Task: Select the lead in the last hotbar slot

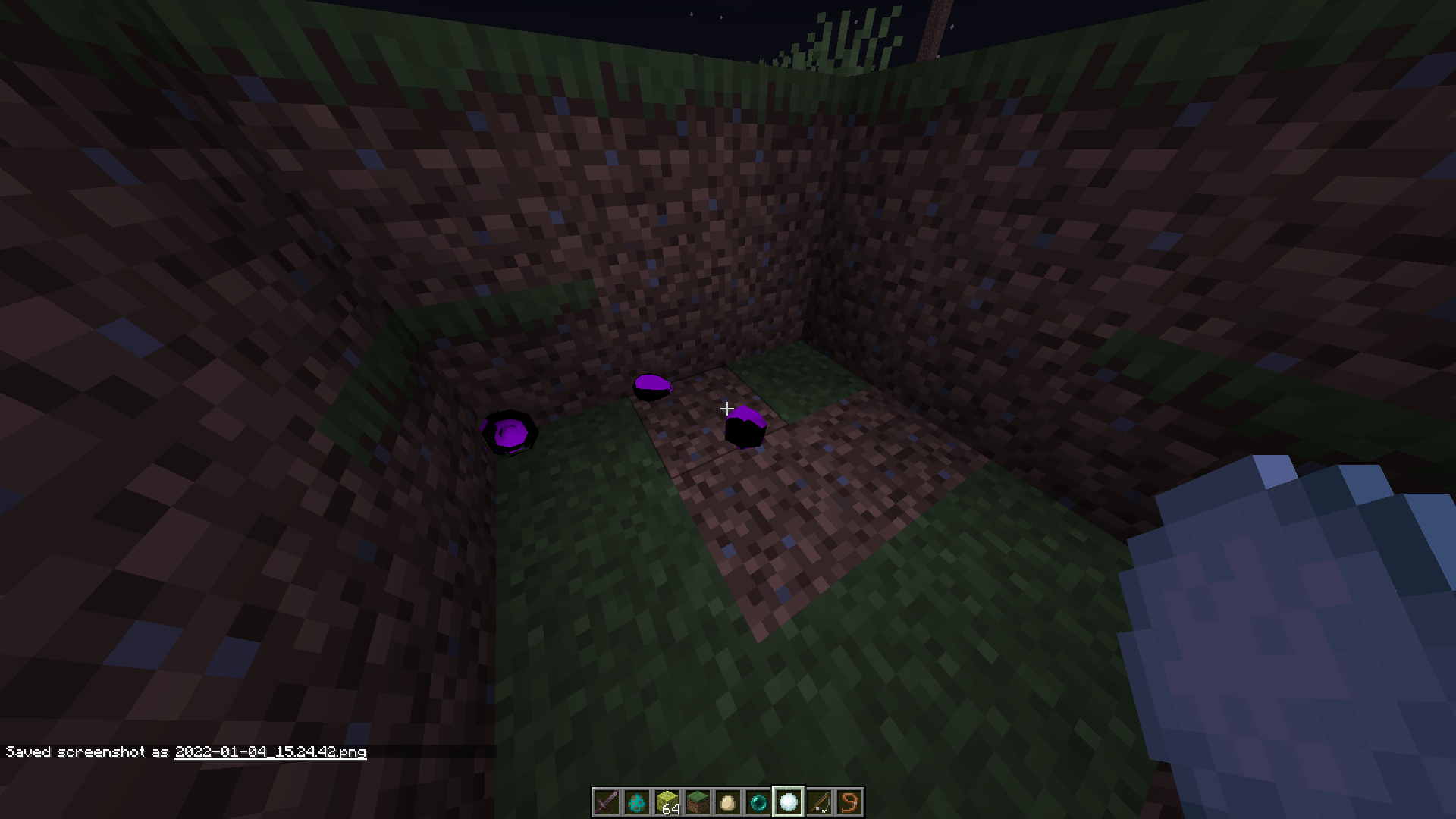Action: [848, 802]
